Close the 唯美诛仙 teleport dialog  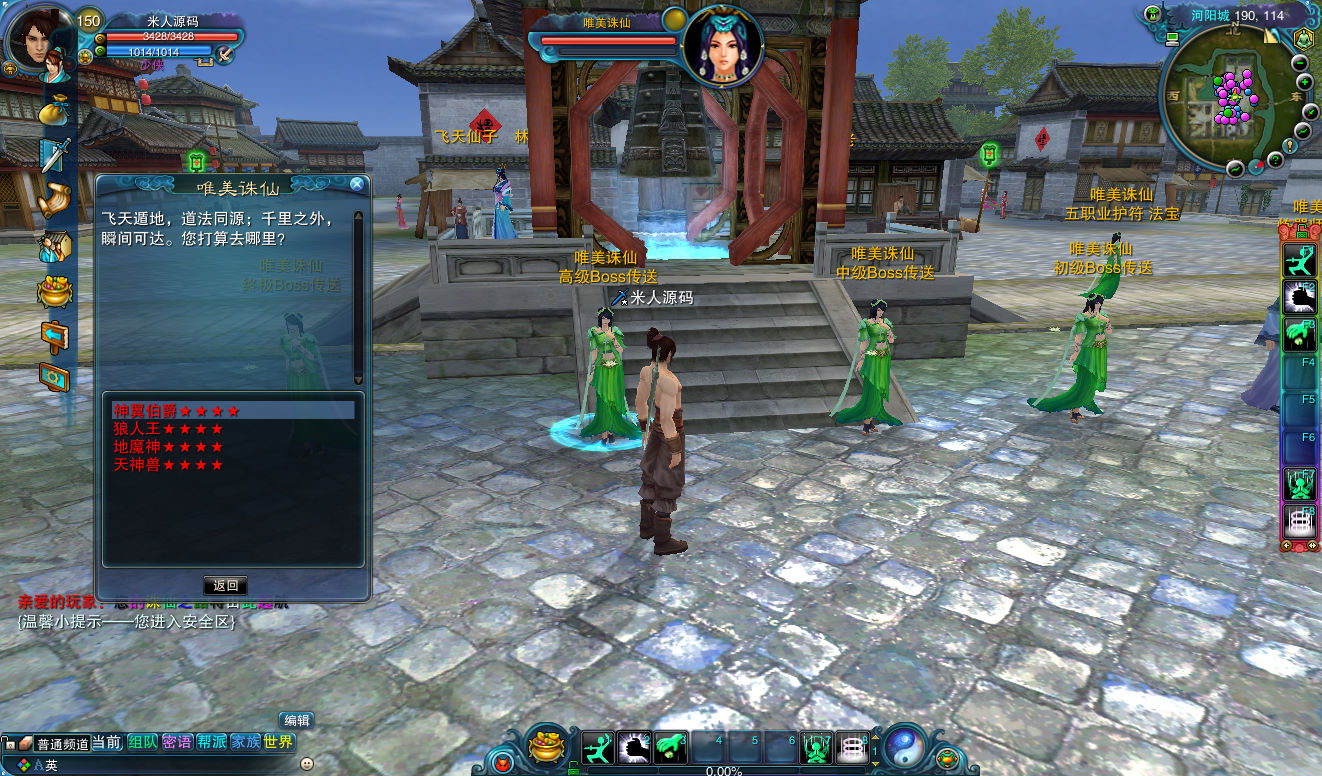[x=357, y=184]
